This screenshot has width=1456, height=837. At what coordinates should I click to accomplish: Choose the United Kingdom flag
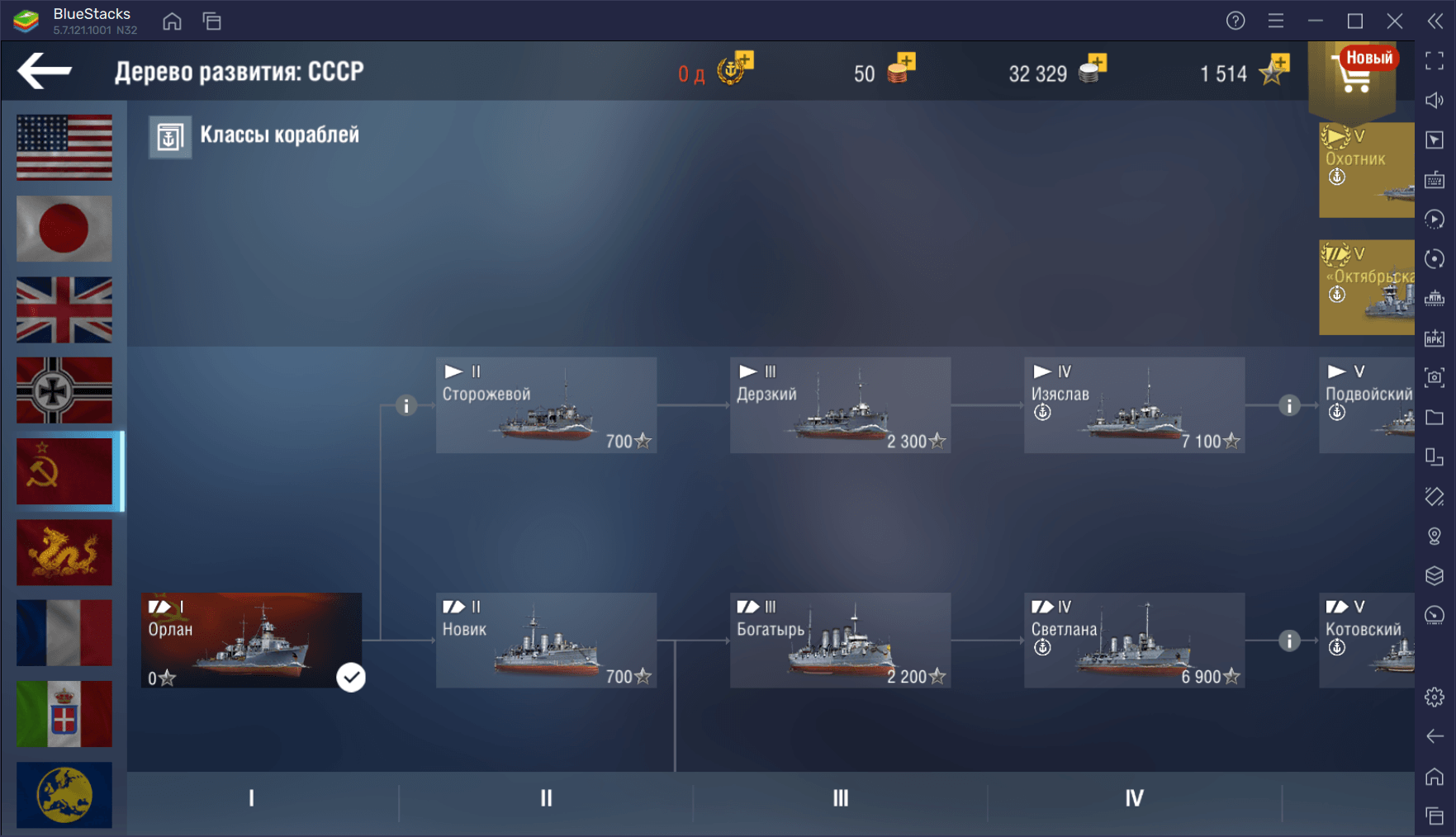64,310
